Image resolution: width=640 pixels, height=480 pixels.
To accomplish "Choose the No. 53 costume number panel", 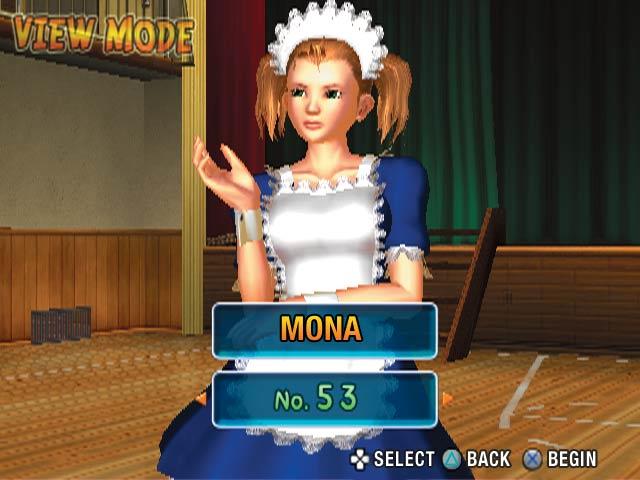I will (x=324, y=400).
